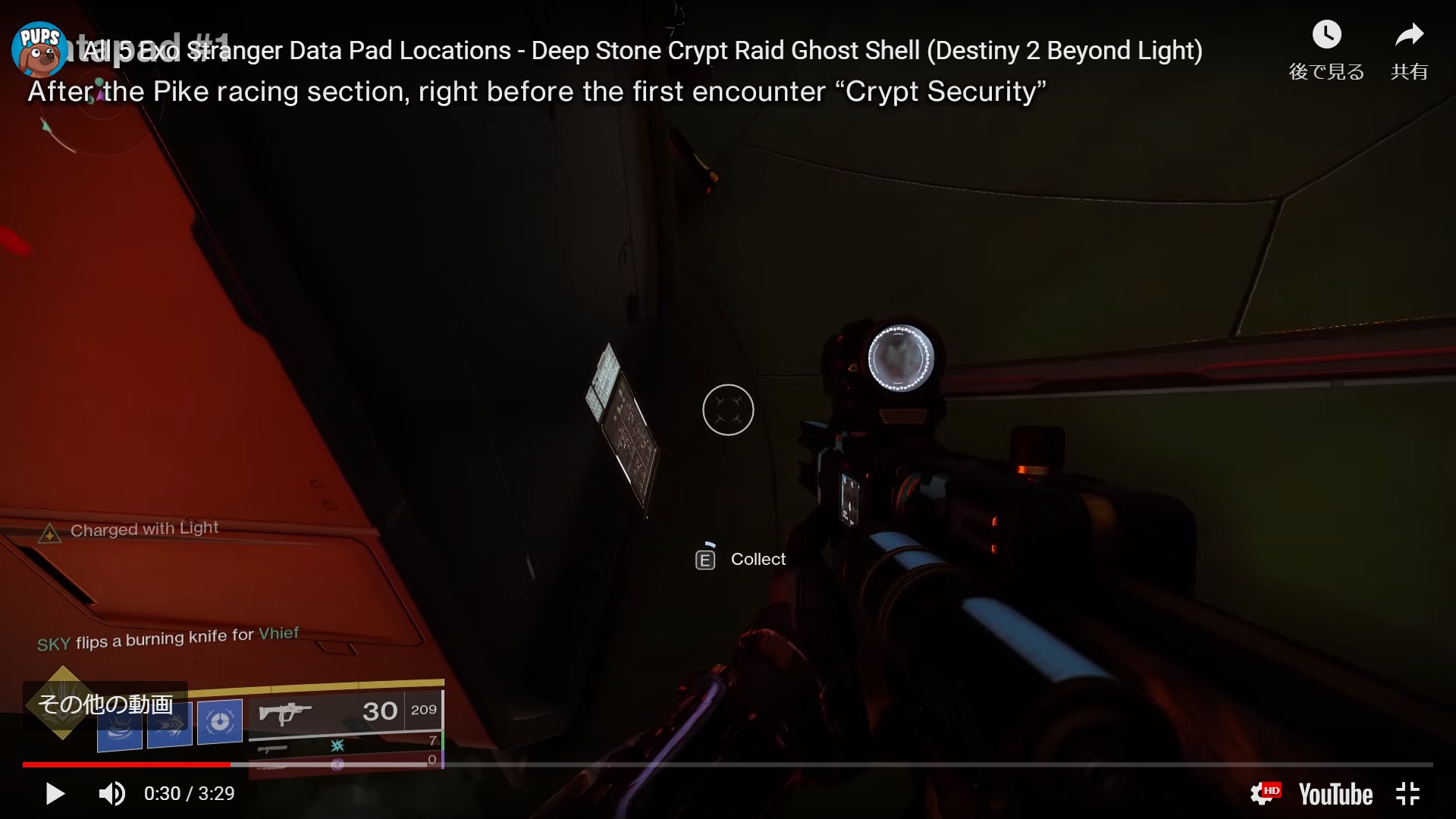Click the E key prompt next to Collect
This screenshot has height=819, width=1456.
(x=705, y=558)
